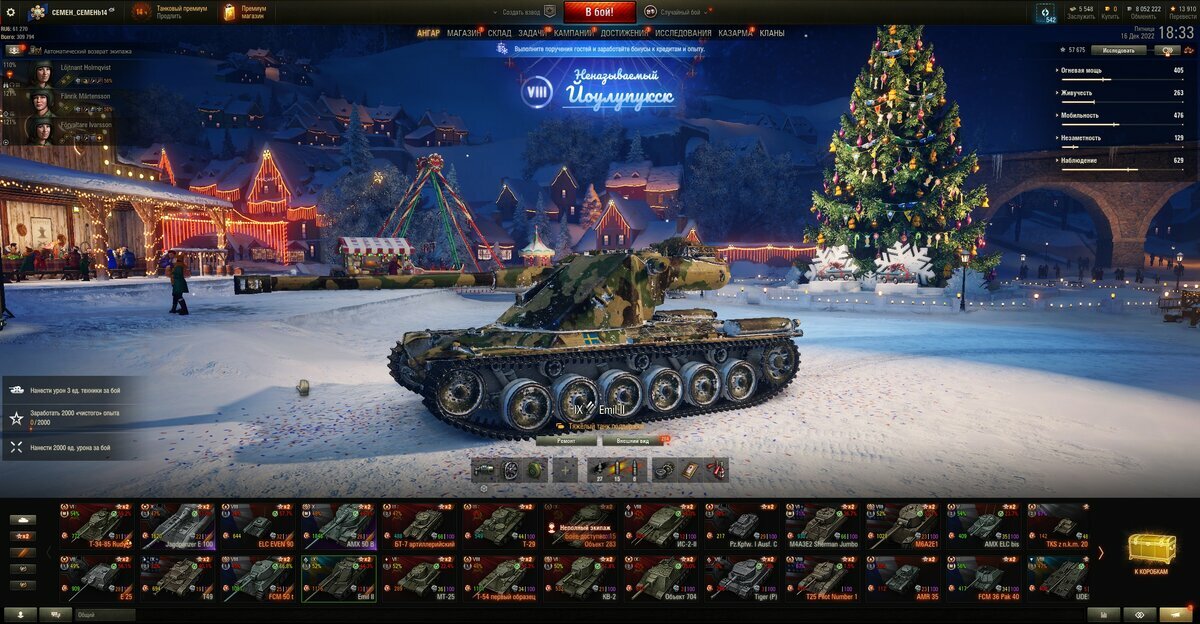The width and height of the screenshot is (1200, 624).
Task: Click the «Исследовать» button
Action: (1118, 50)
